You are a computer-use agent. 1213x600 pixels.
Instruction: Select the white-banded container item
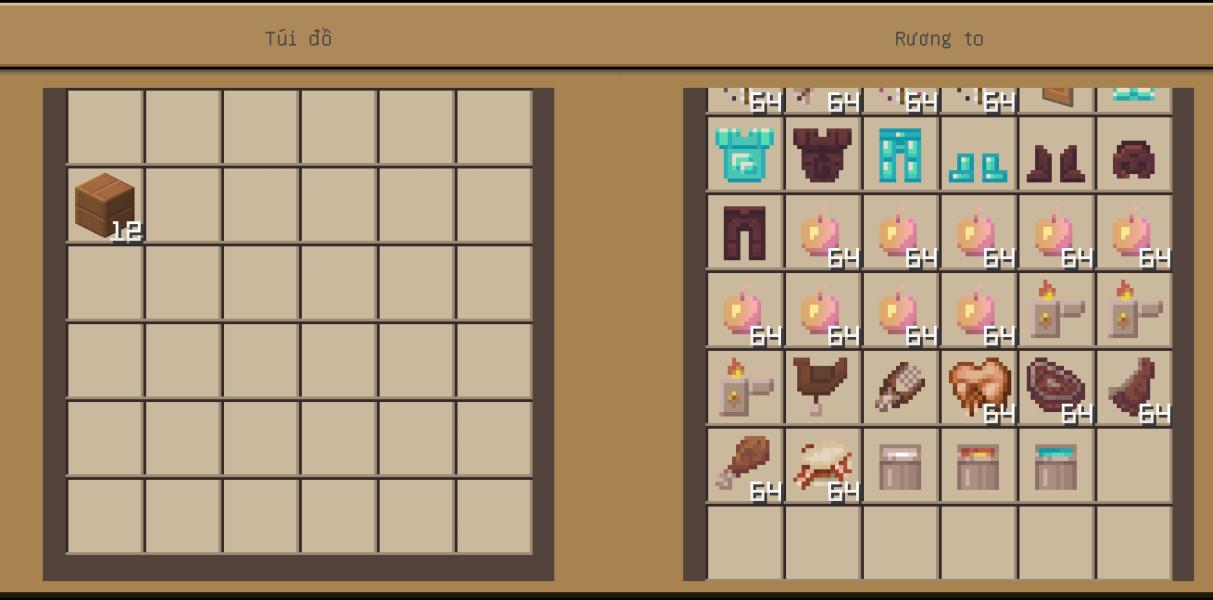tap(900, 466)
